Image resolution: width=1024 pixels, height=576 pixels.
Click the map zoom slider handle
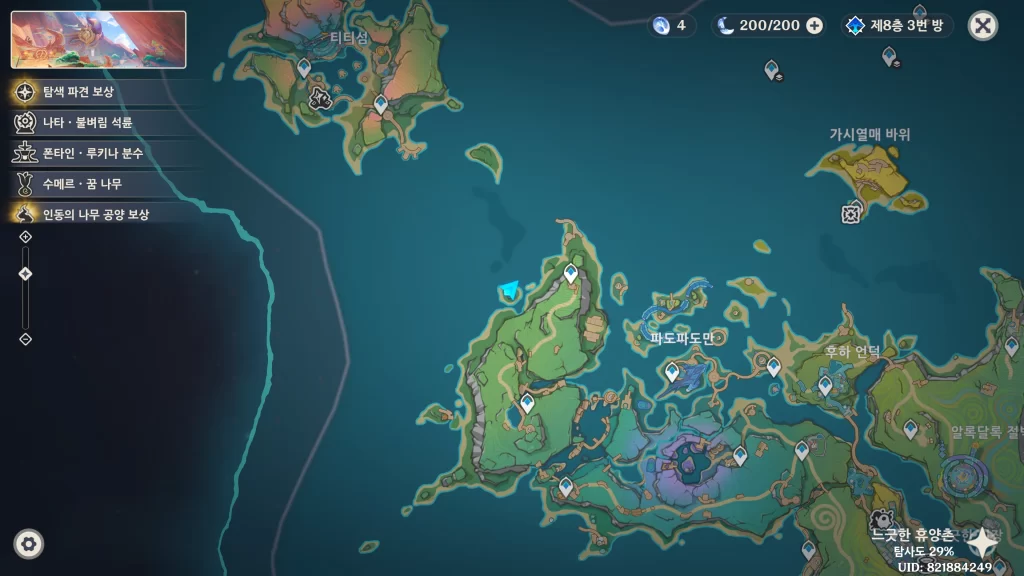click(x=26, y=274)
